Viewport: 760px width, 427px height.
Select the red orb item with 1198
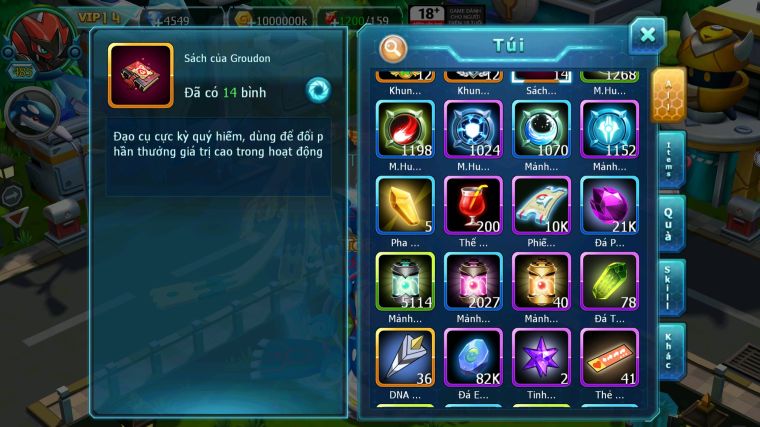point(405,129)
